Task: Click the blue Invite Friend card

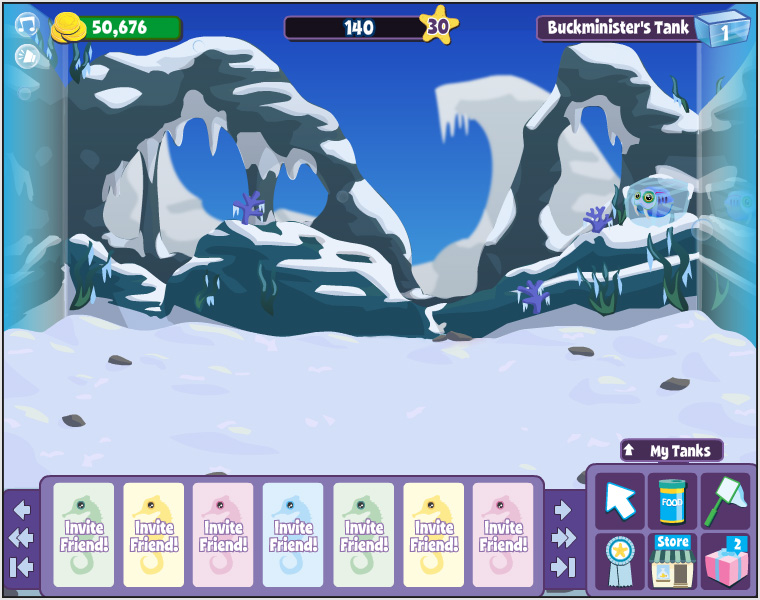Action: (x=293, y=535)
